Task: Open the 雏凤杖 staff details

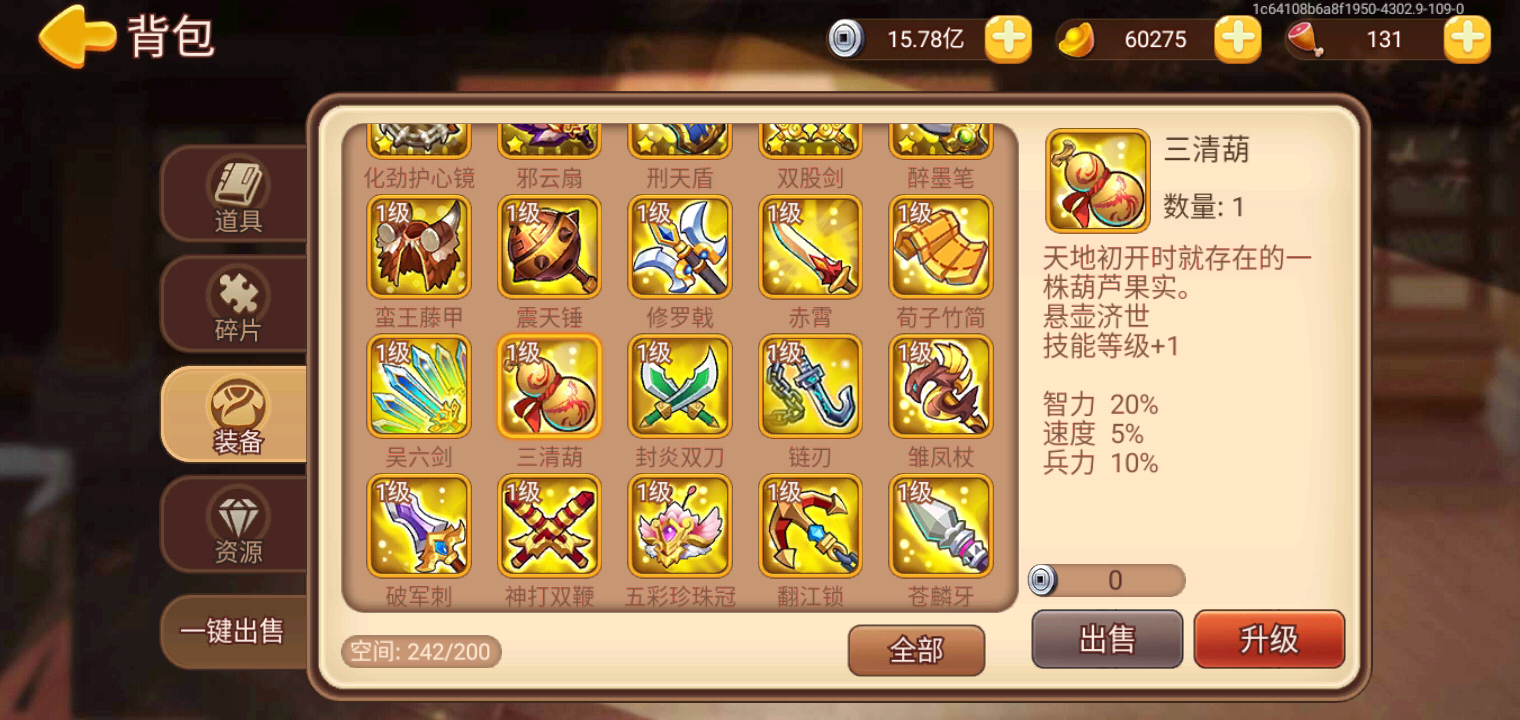Action: coord(940,385)
